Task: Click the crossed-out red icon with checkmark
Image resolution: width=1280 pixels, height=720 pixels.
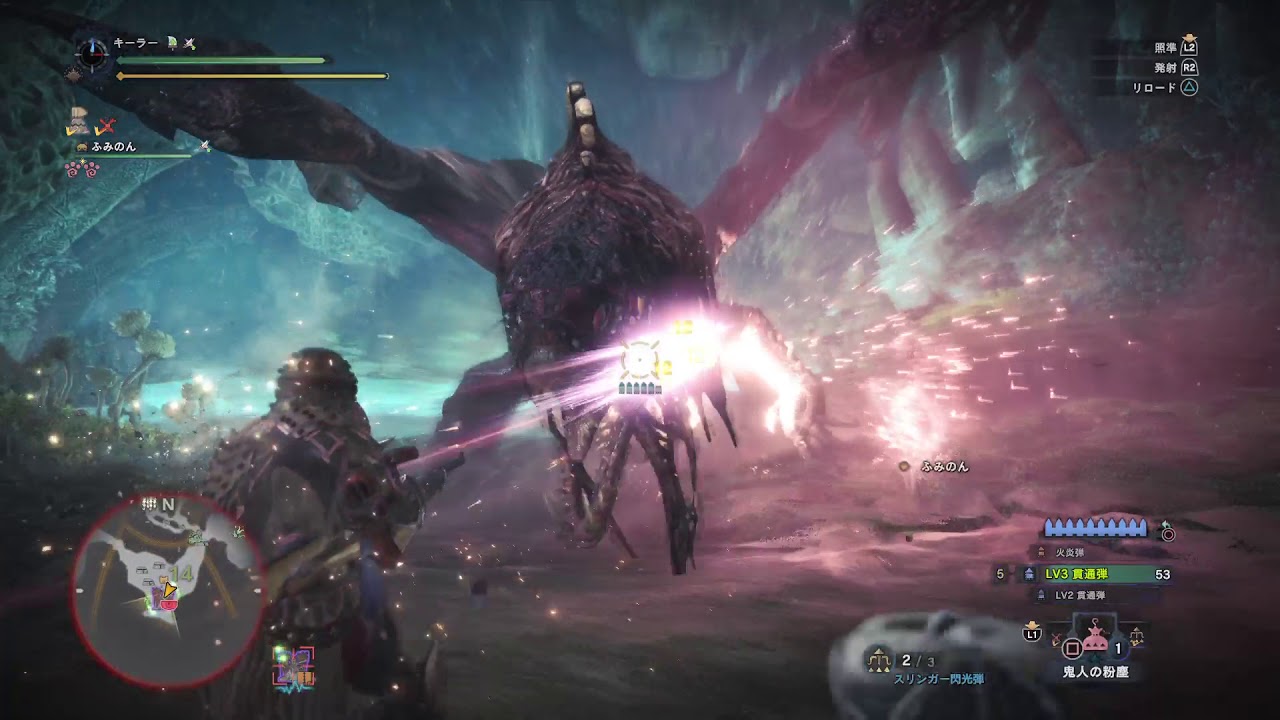Action: 104,127
